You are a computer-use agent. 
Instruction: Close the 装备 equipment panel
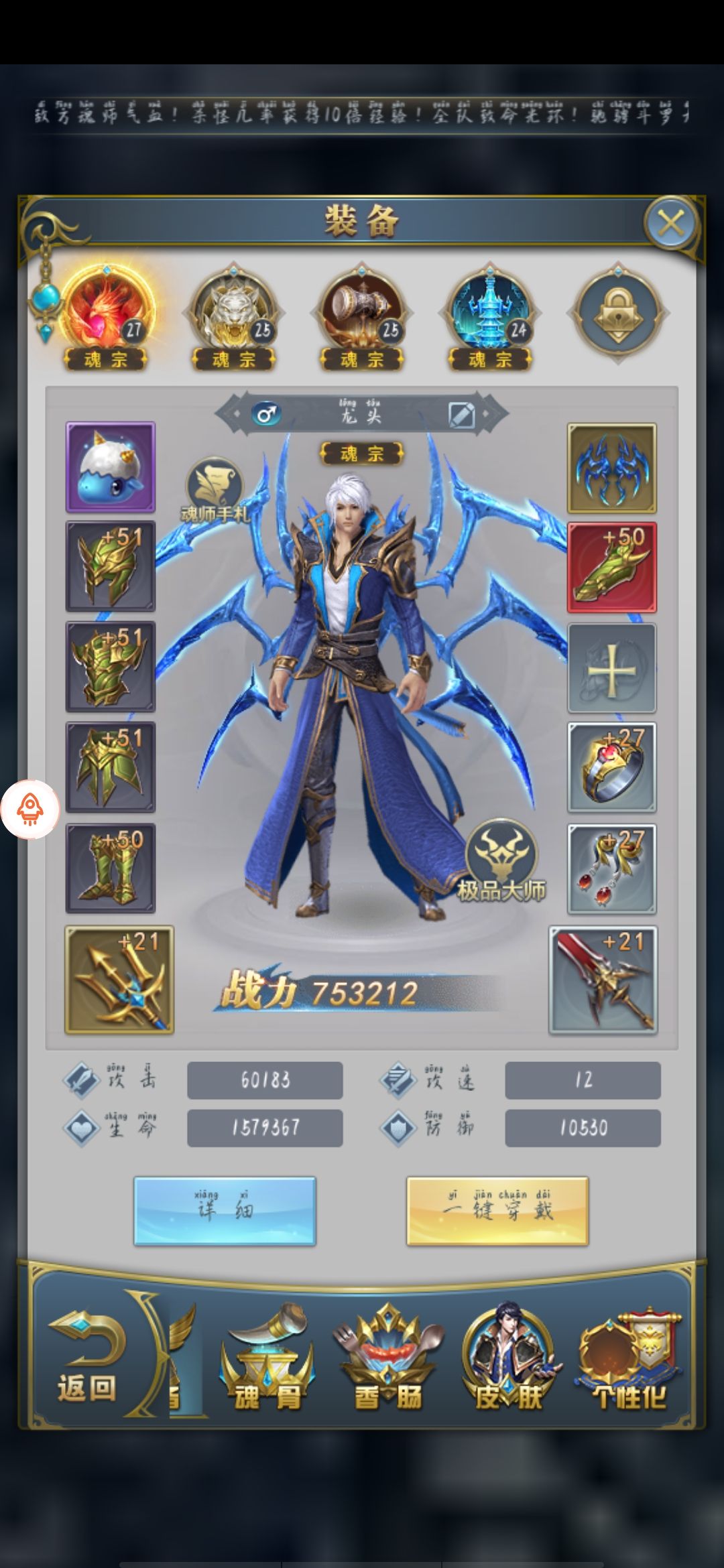[x=670, y=224]
